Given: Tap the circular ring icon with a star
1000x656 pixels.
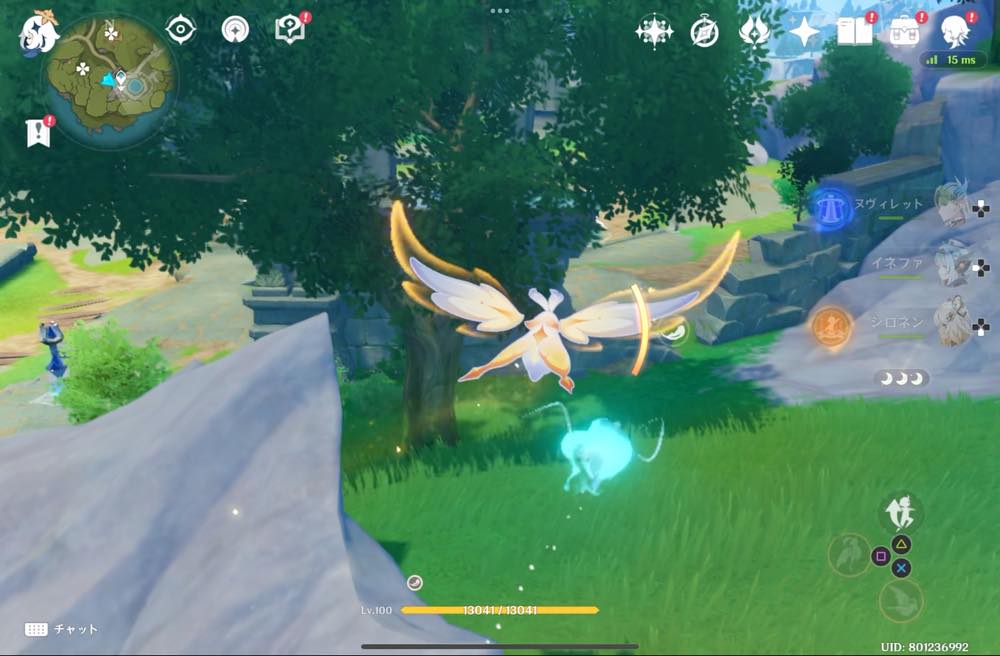Looking at the screenshot, I should [236, 30].
